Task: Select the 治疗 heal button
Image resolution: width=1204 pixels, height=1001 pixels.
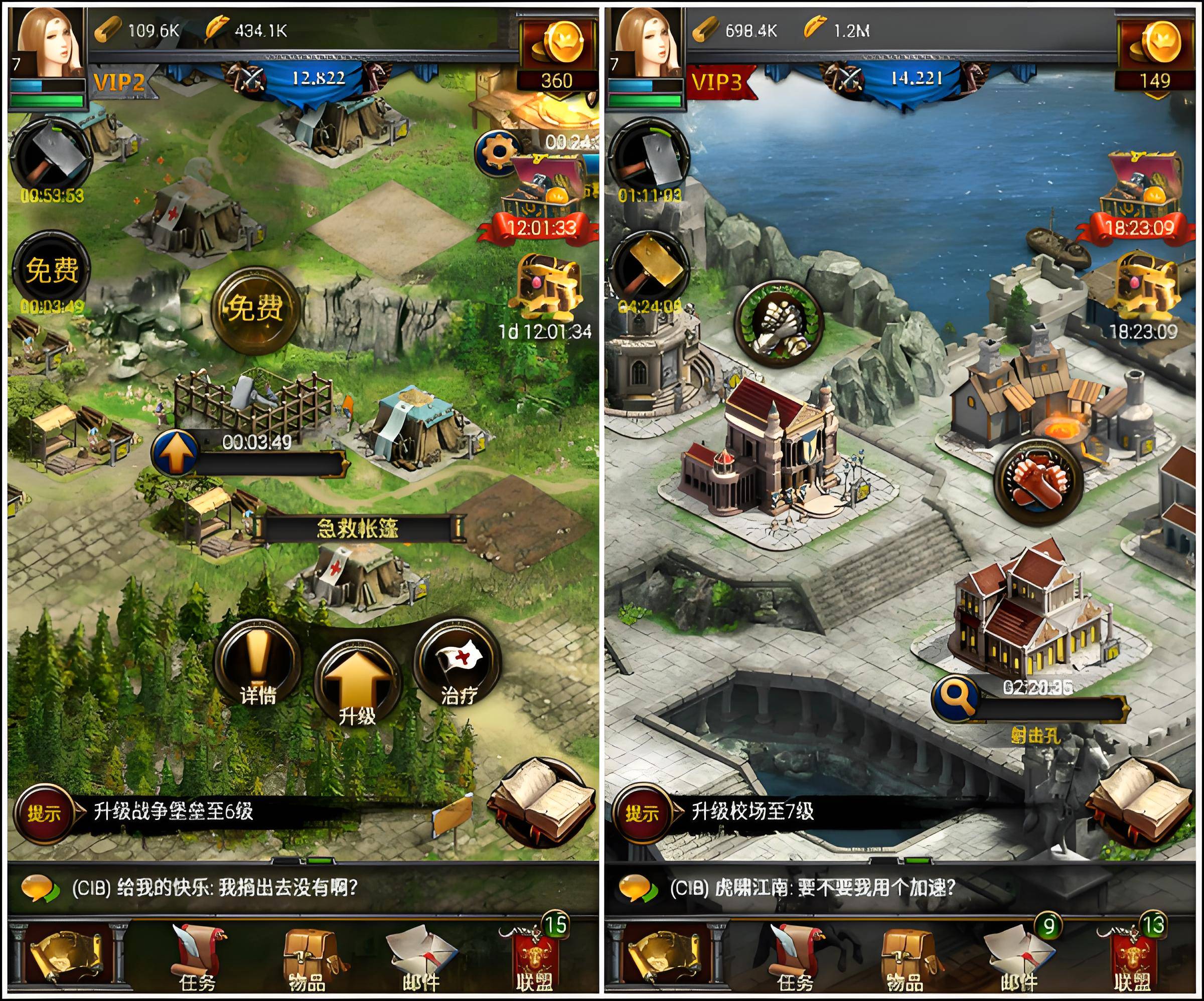Action: [458, 665]
